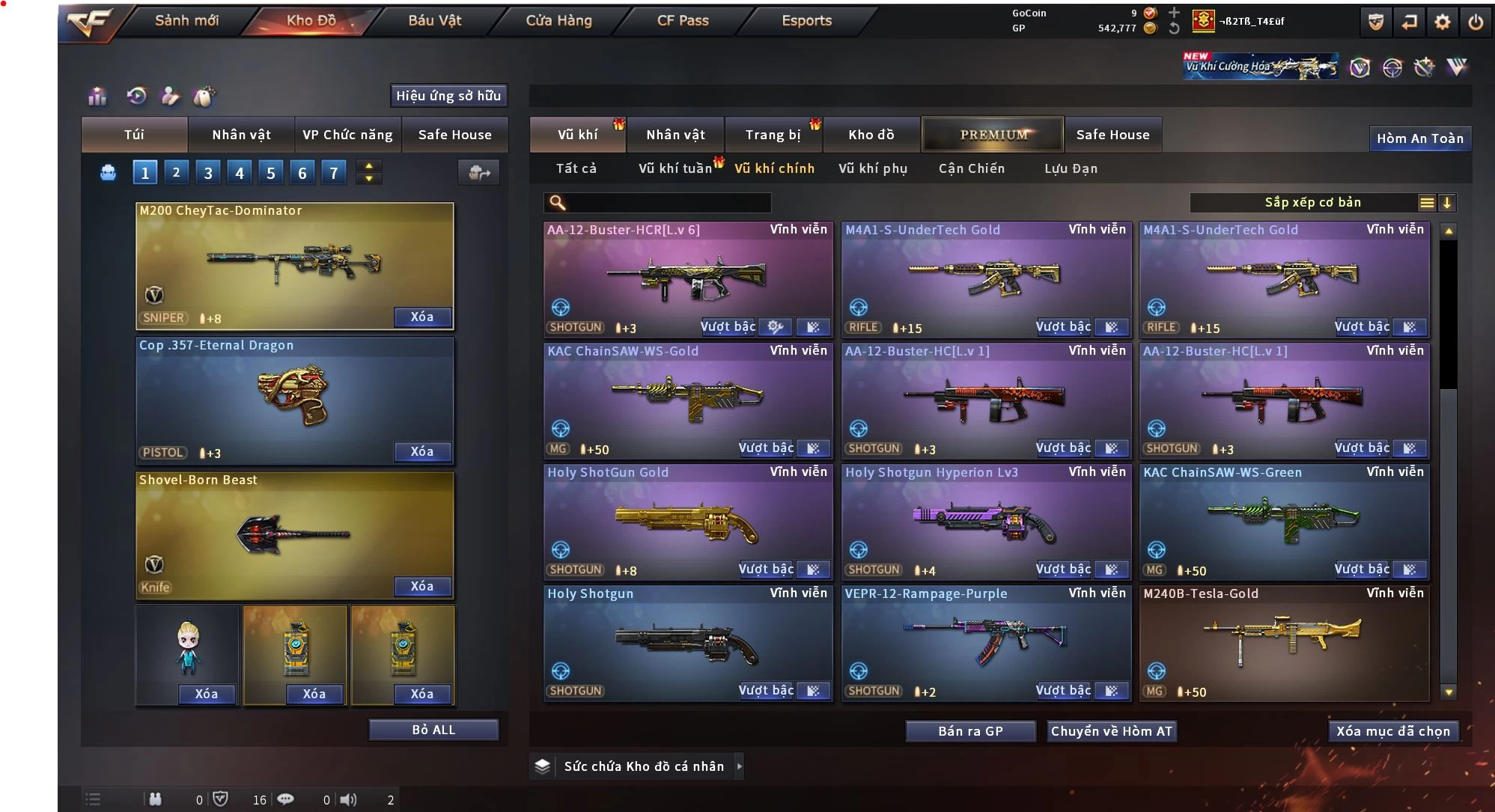
Task: Open the gear settings icon
Action: click(1442, 22)
